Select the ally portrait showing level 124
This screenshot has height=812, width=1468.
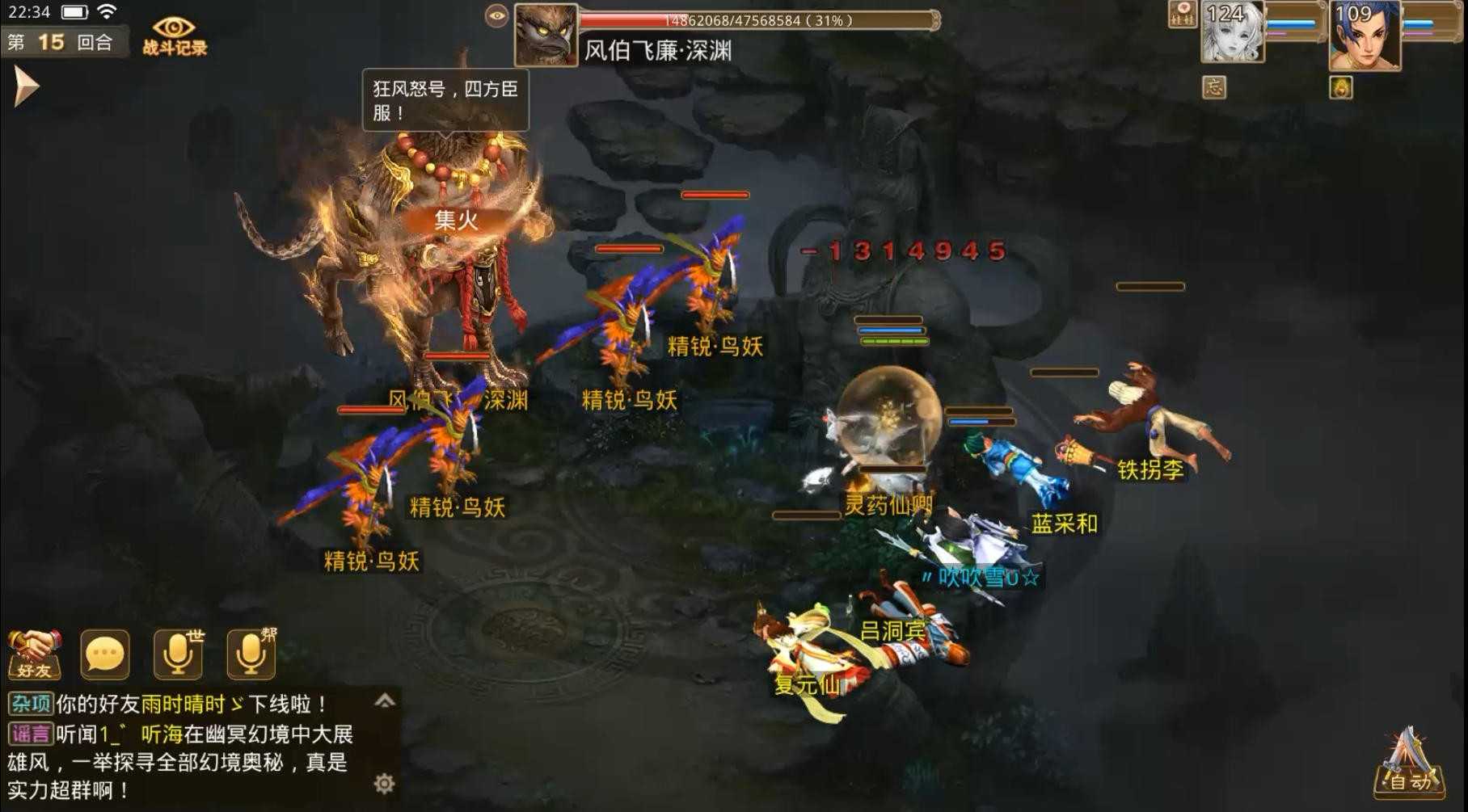(x=1232, y=32)
